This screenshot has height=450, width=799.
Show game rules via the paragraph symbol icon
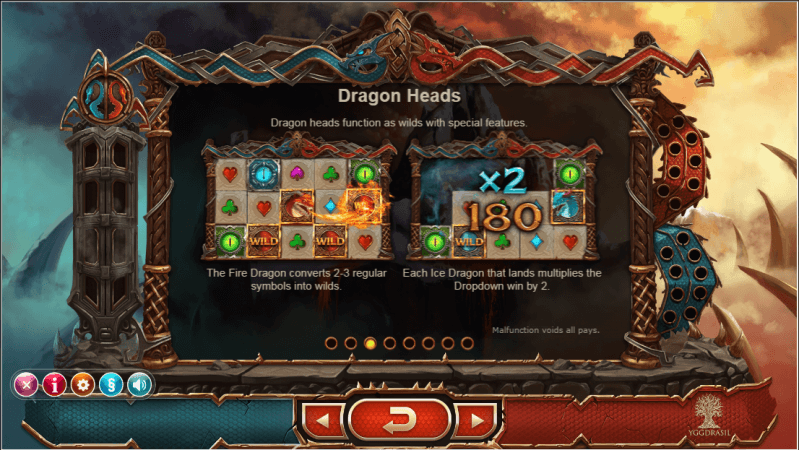click(x=112, y=384)
